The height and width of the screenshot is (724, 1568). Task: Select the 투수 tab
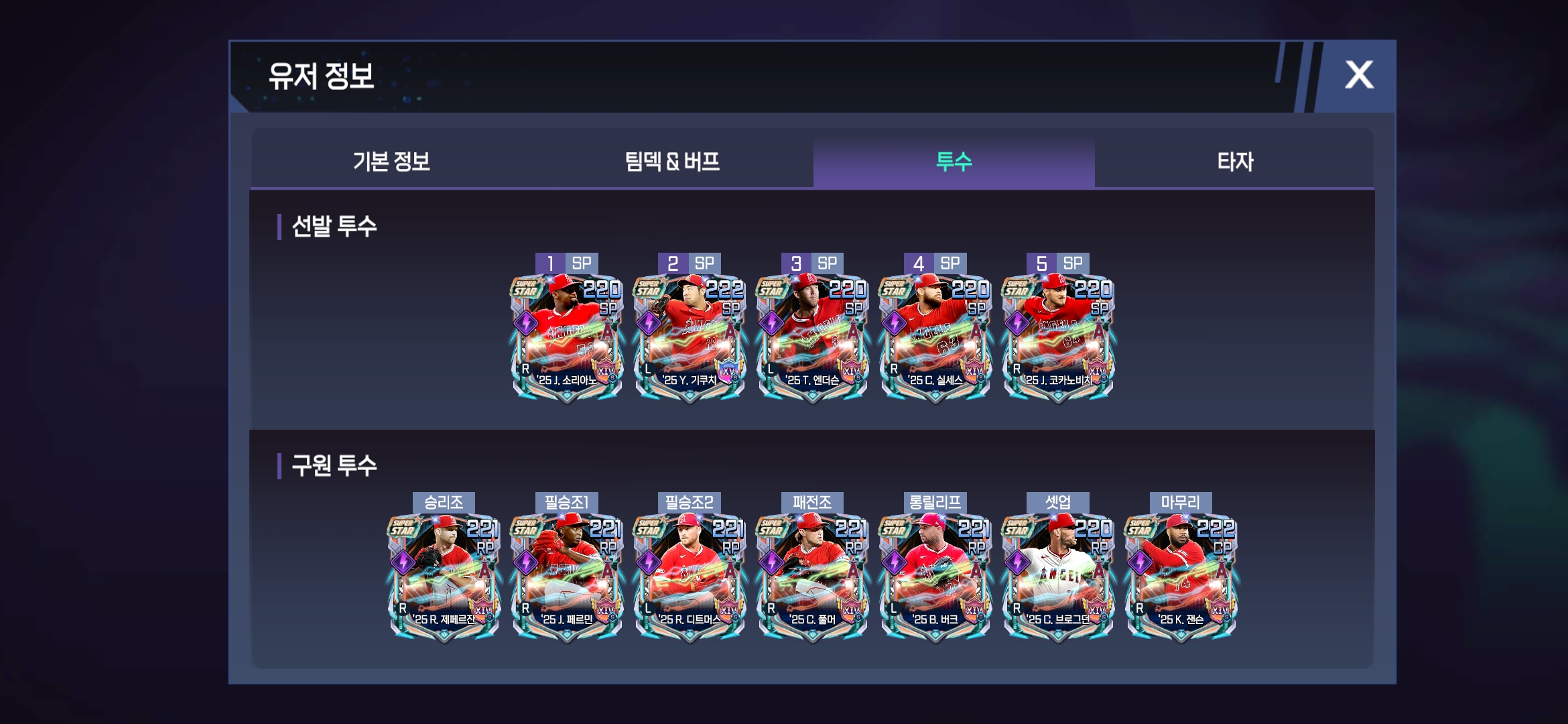[x=954, y=162]
